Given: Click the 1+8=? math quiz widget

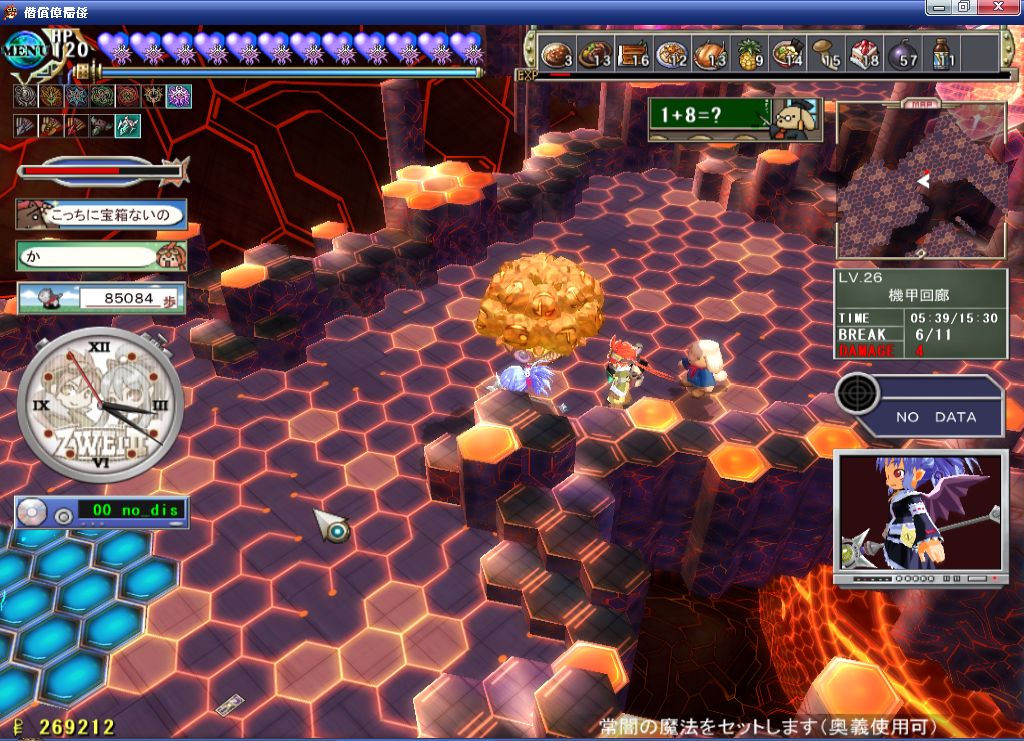Looking at the screenshot, I should click(734, 119).
